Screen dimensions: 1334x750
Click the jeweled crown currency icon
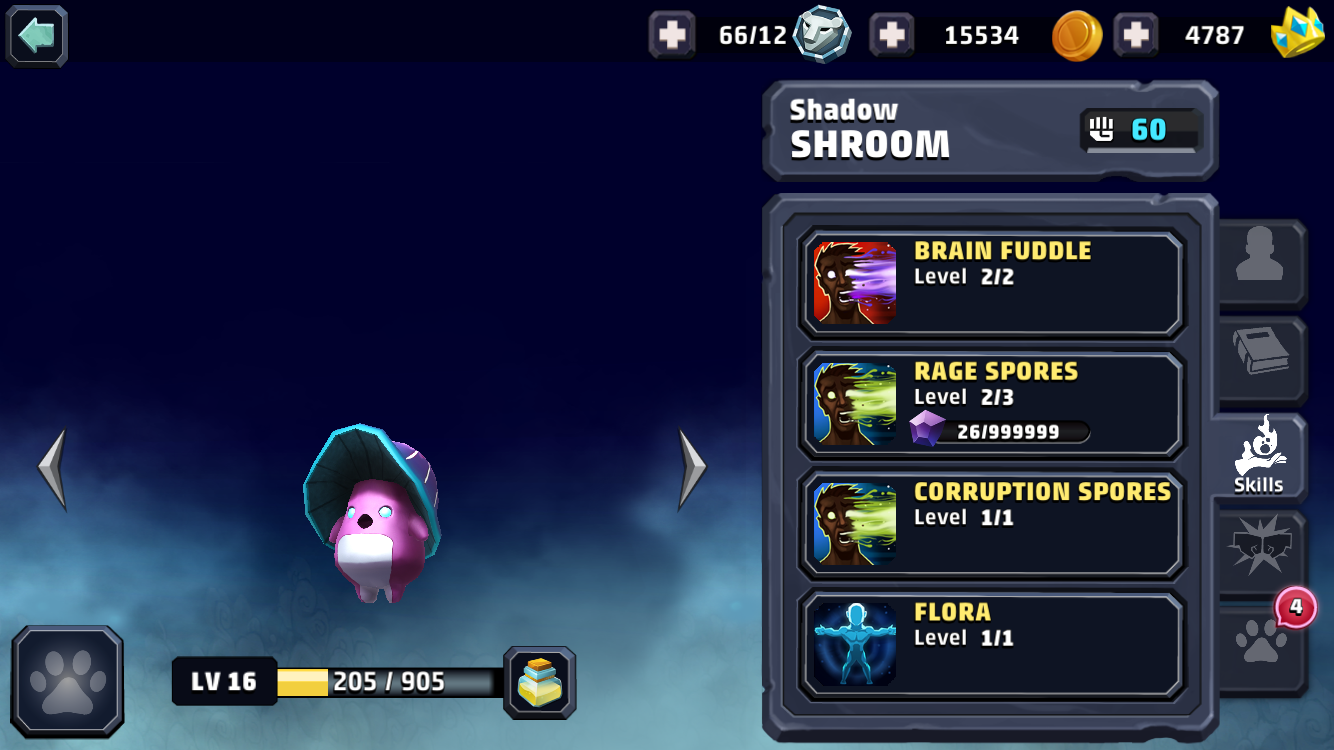(1300, 34)
